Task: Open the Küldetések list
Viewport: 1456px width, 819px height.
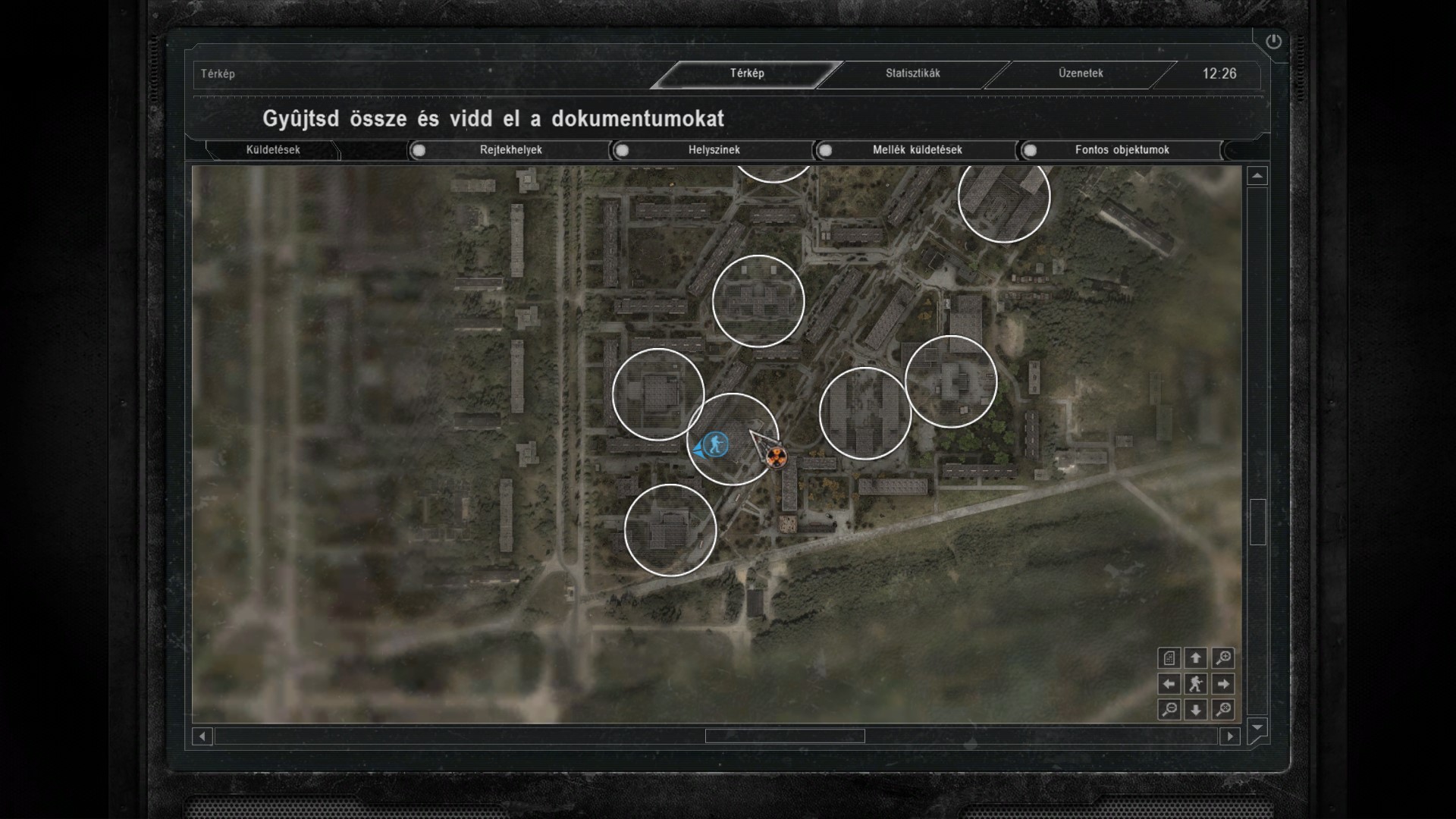Action: pos(273,150)
